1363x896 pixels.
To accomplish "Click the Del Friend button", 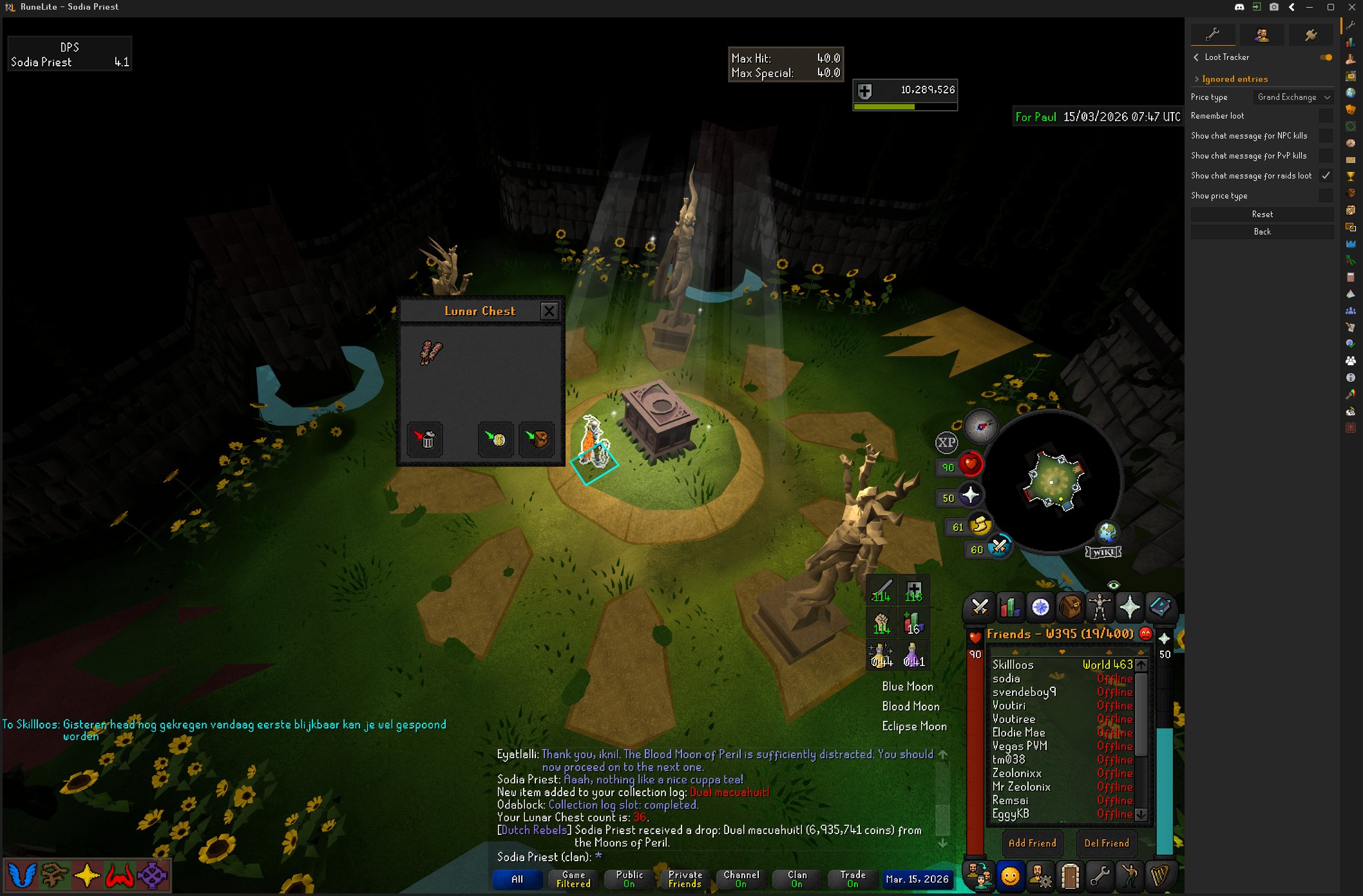I will [1106, 843].
